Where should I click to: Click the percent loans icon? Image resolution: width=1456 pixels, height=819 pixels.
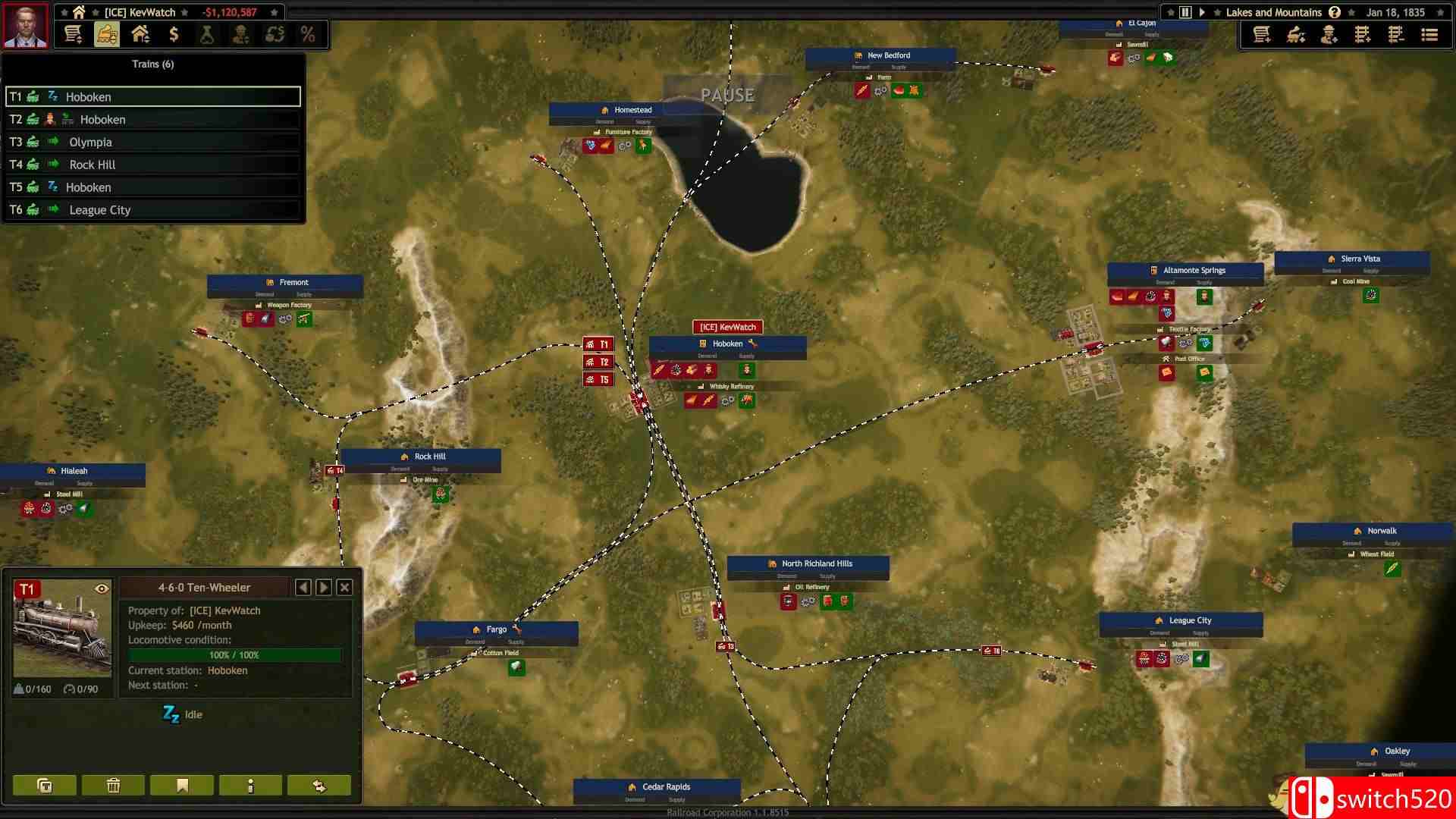(x=307, y=34)
